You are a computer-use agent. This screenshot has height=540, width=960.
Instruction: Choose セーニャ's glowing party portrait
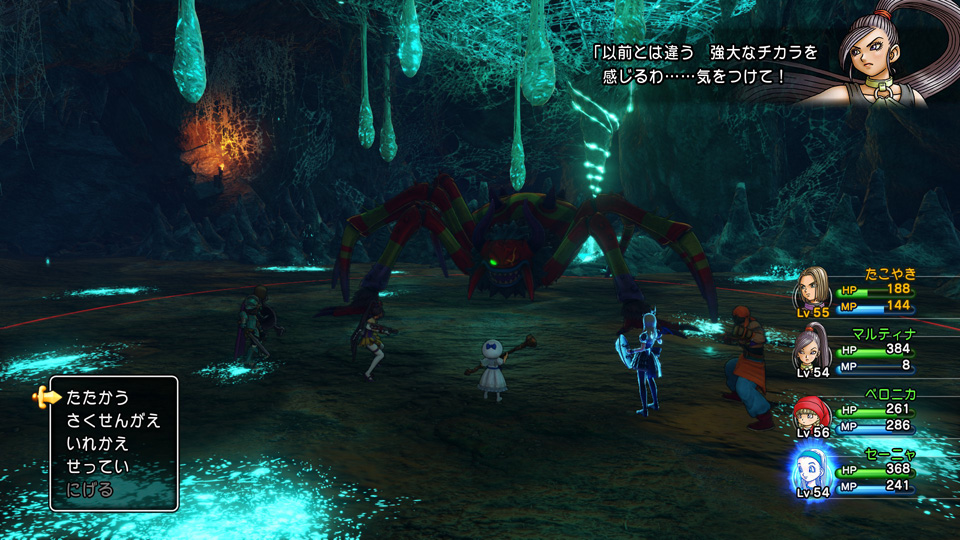(812, 471)
